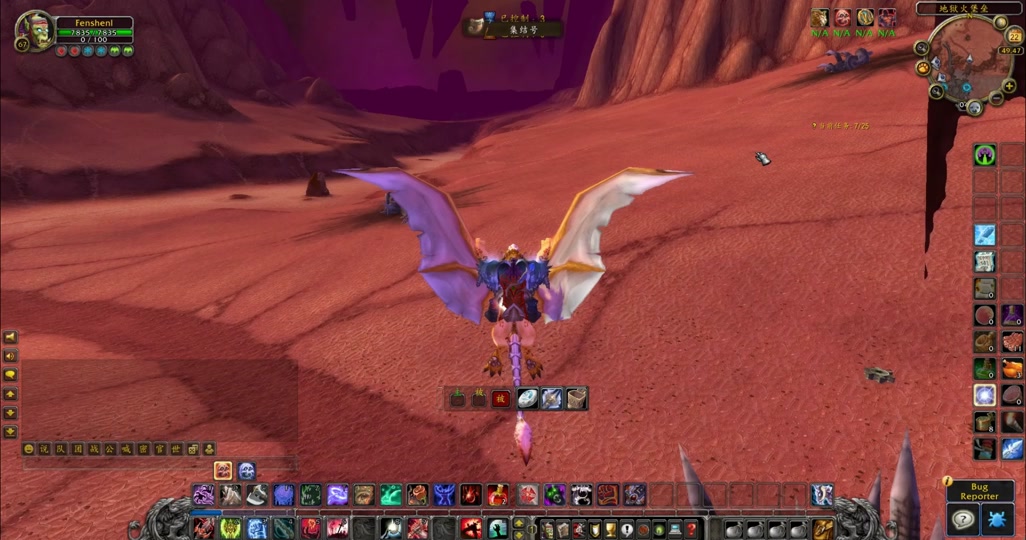
Task: Select the first party portrait with N/A
Action: (x=820, y=18)
